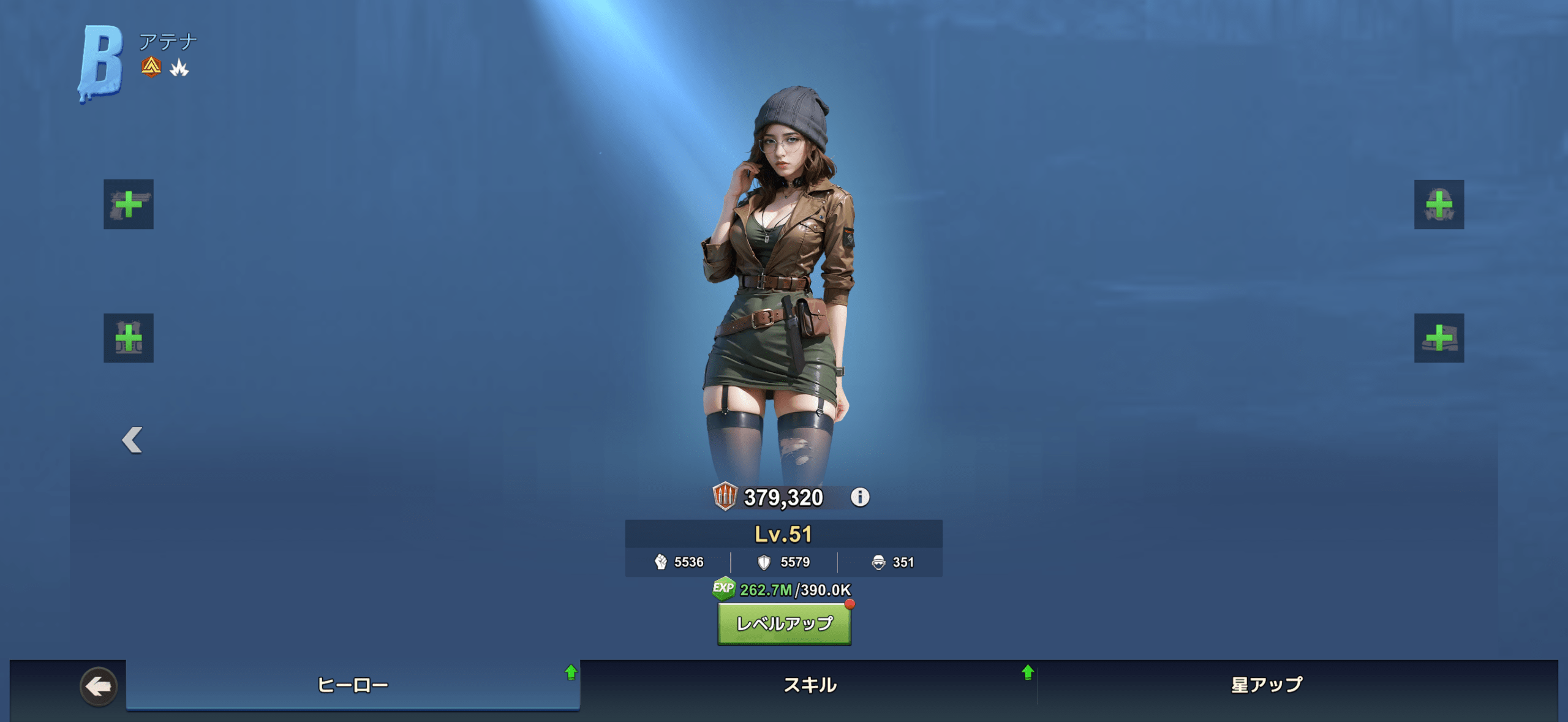Open the 星アップ tab
The height and width of the screenshot is (722, 1568).
(x=1267, y=685)
